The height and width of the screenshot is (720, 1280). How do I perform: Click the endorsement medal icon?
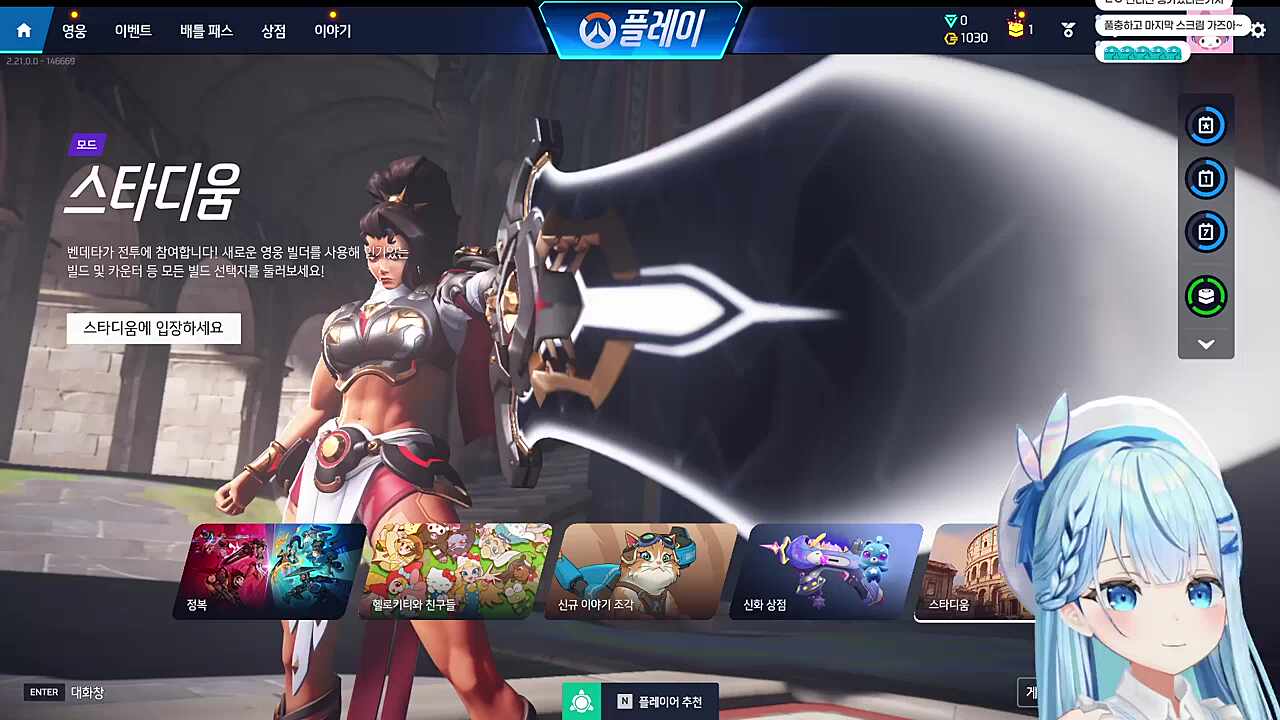pos(1067,31)
